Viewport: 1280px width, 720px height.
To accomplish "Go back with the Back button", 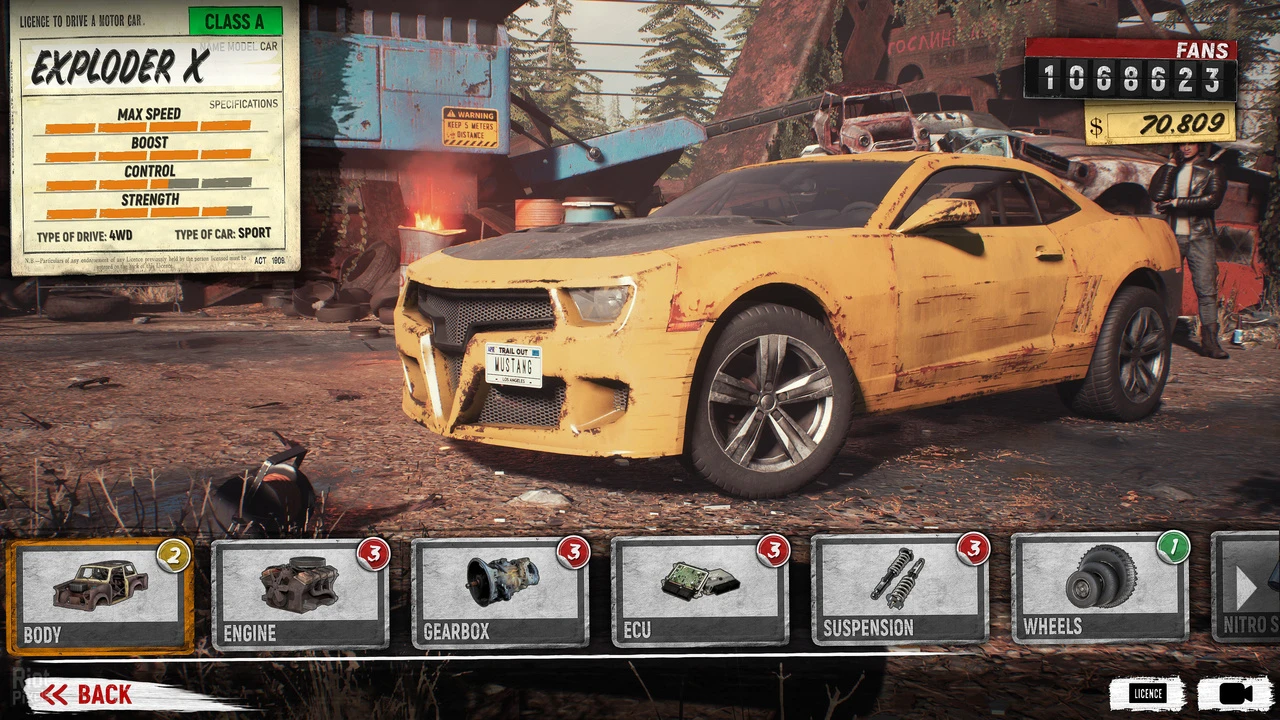I will (88, 695).
